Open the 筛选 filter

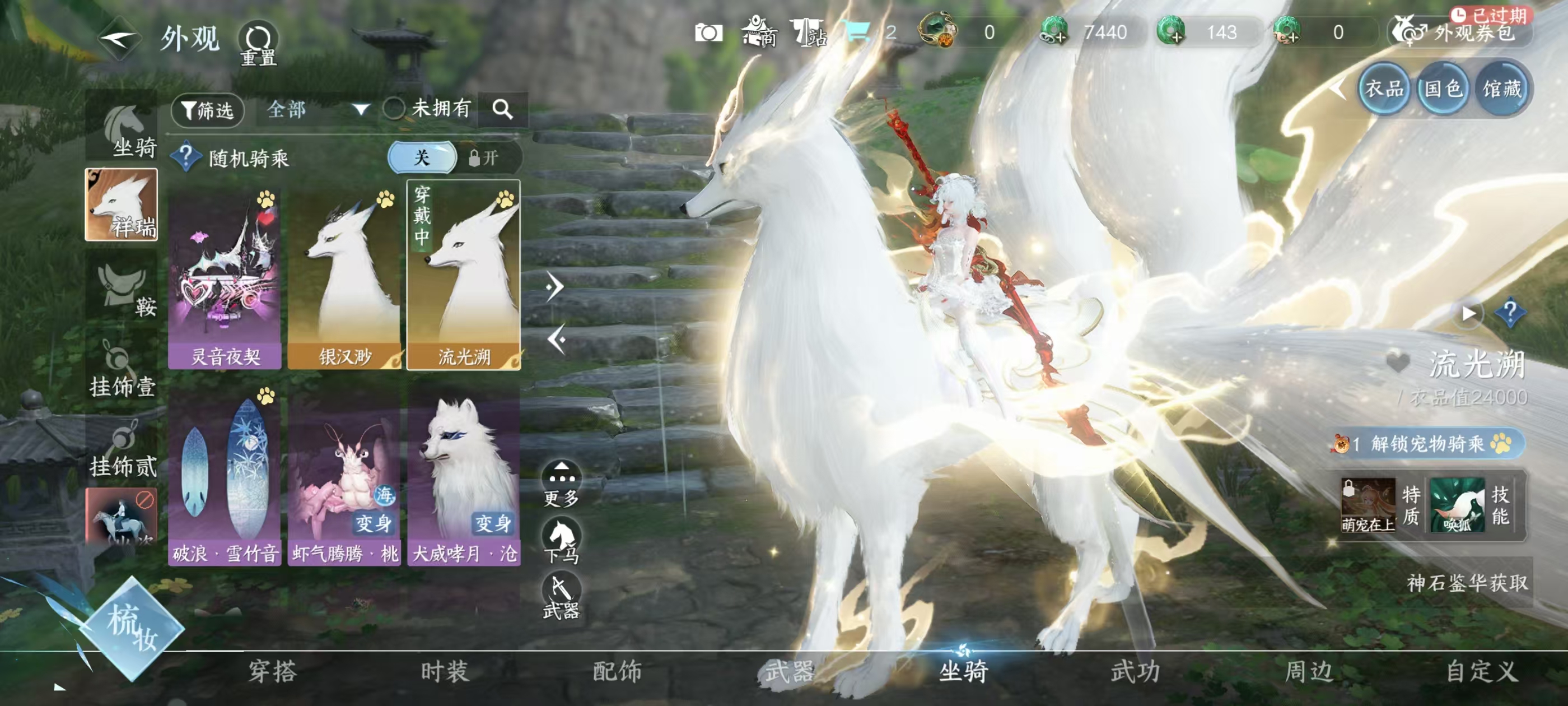[x=208, y=110]
